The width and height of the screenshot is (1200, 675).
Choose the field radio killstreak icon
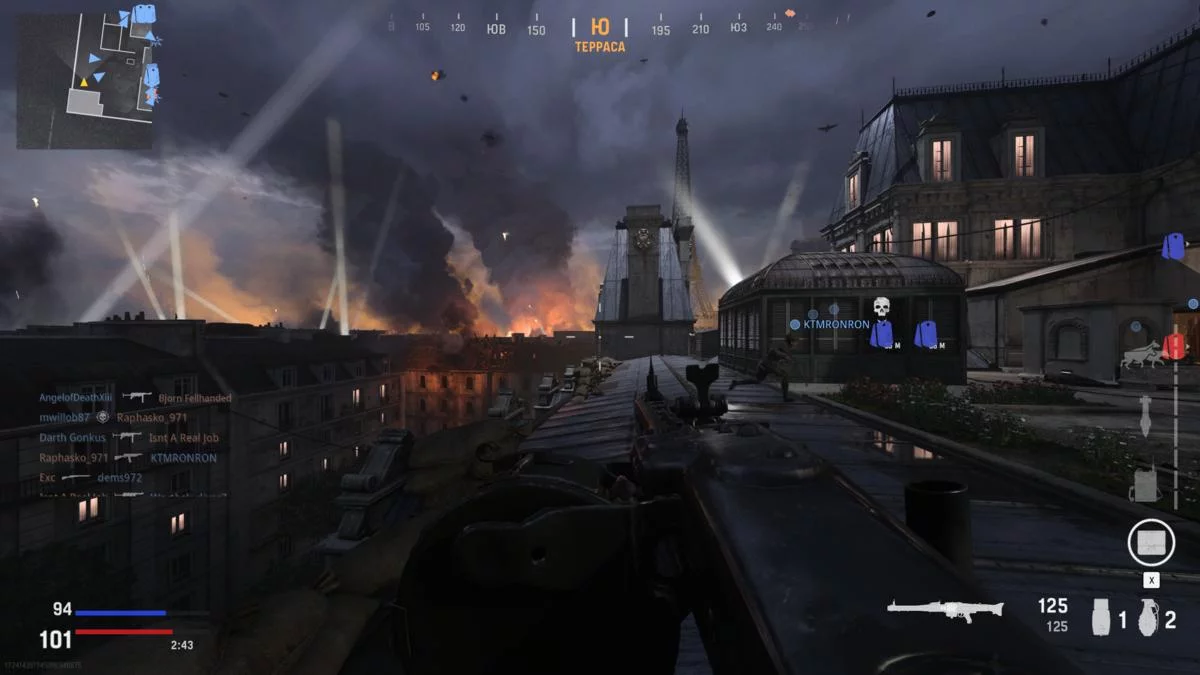1145,485
